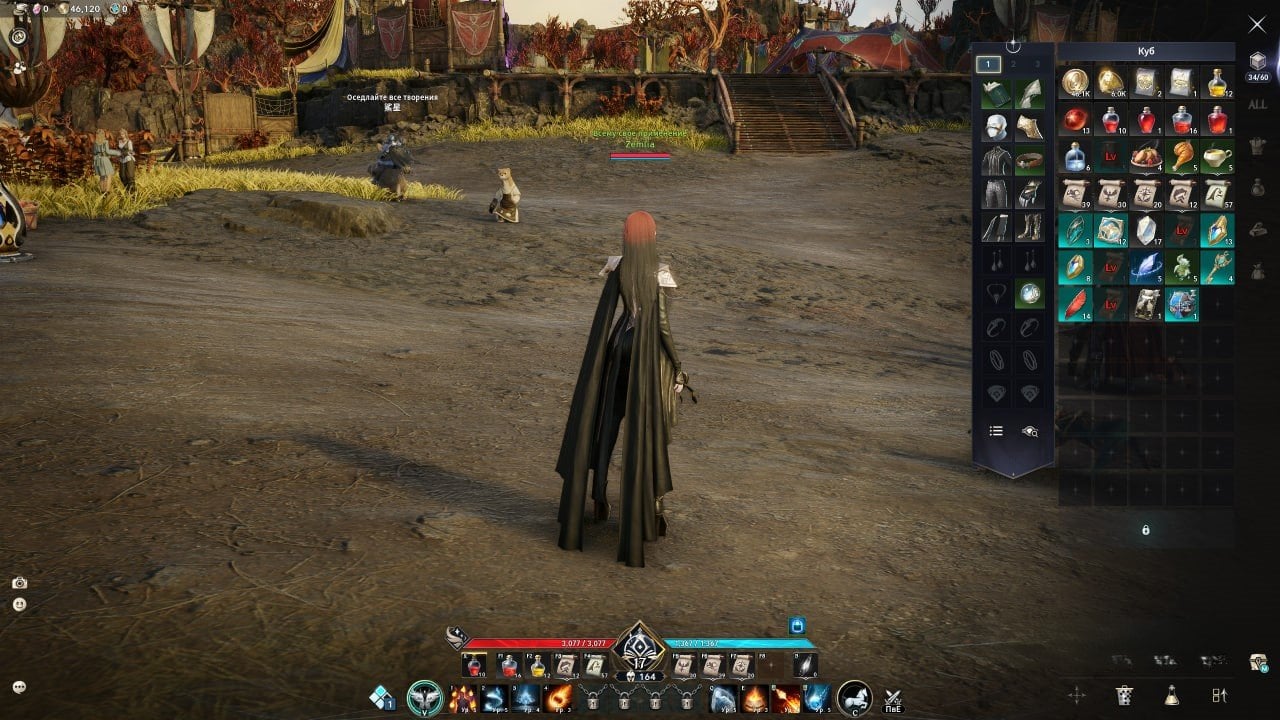The image size is (1280, 720).
Task: Close the inventory panel with the X
Action: click(1257, 24)
